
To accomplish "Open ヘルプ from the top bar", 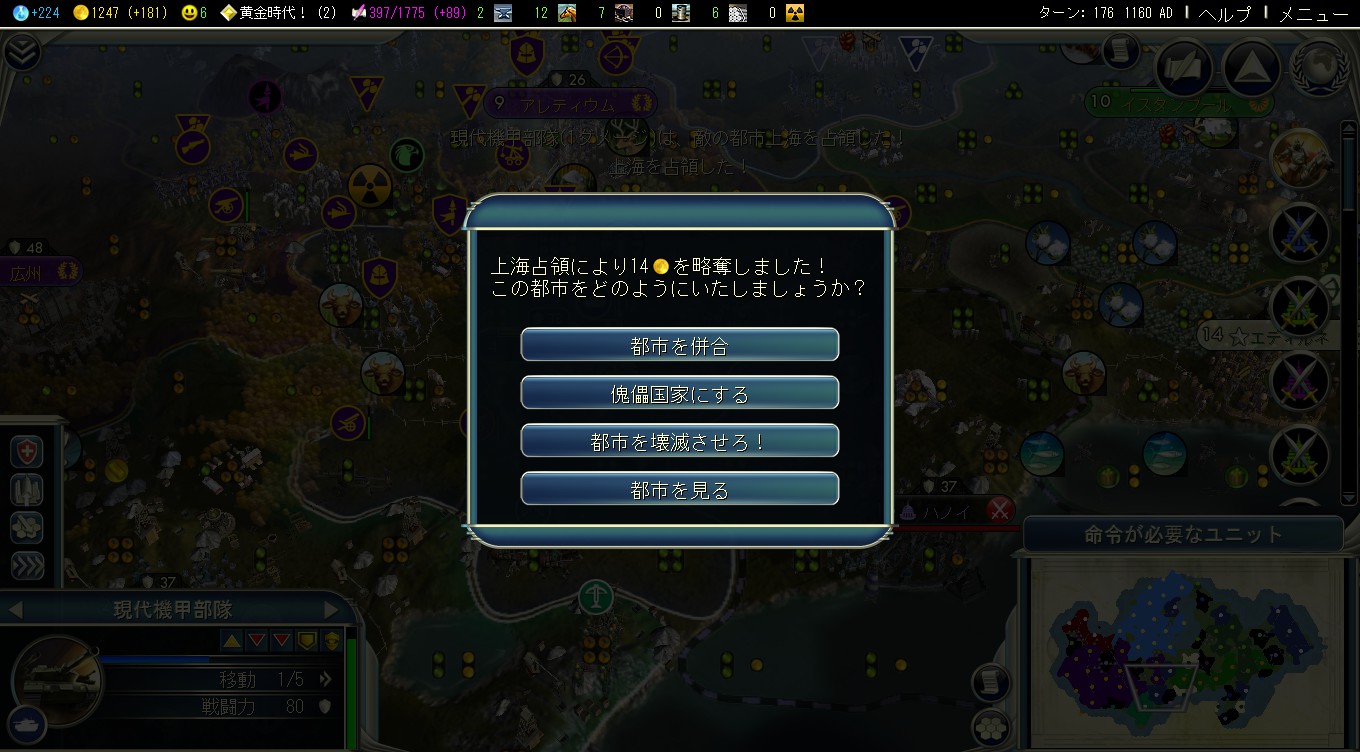I will pos(1224,14).
